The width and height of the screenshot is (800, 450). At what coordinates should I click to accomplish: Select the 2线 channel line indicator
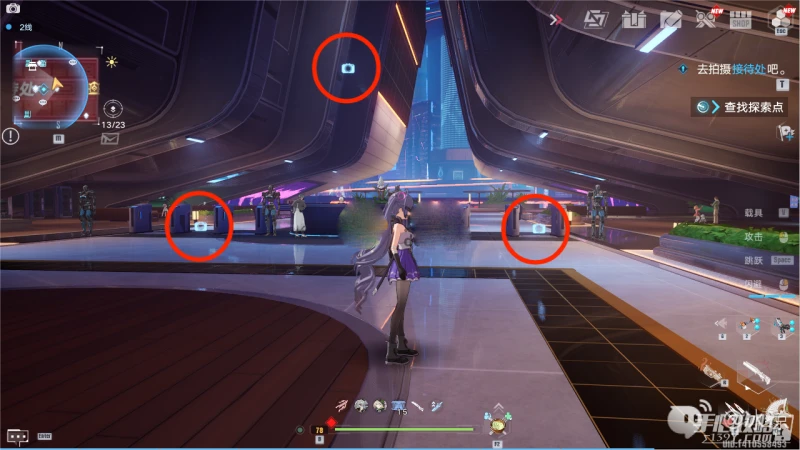[x=25, y=27]
